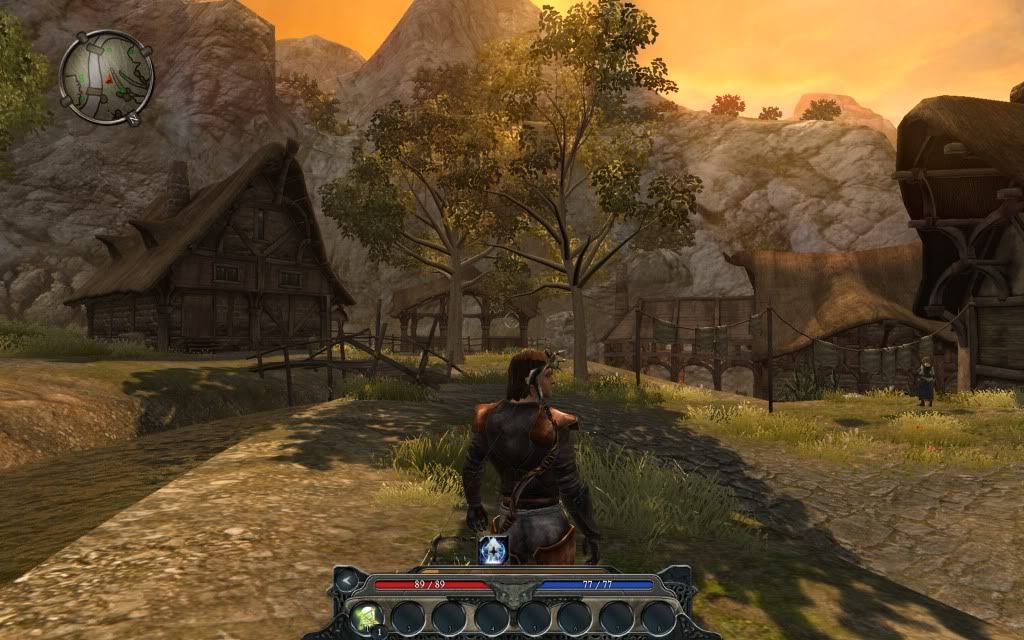Viewport: 1024px width, 640px height.
Task: Click the arrow button left of hotbar
Action: (346, 580)
